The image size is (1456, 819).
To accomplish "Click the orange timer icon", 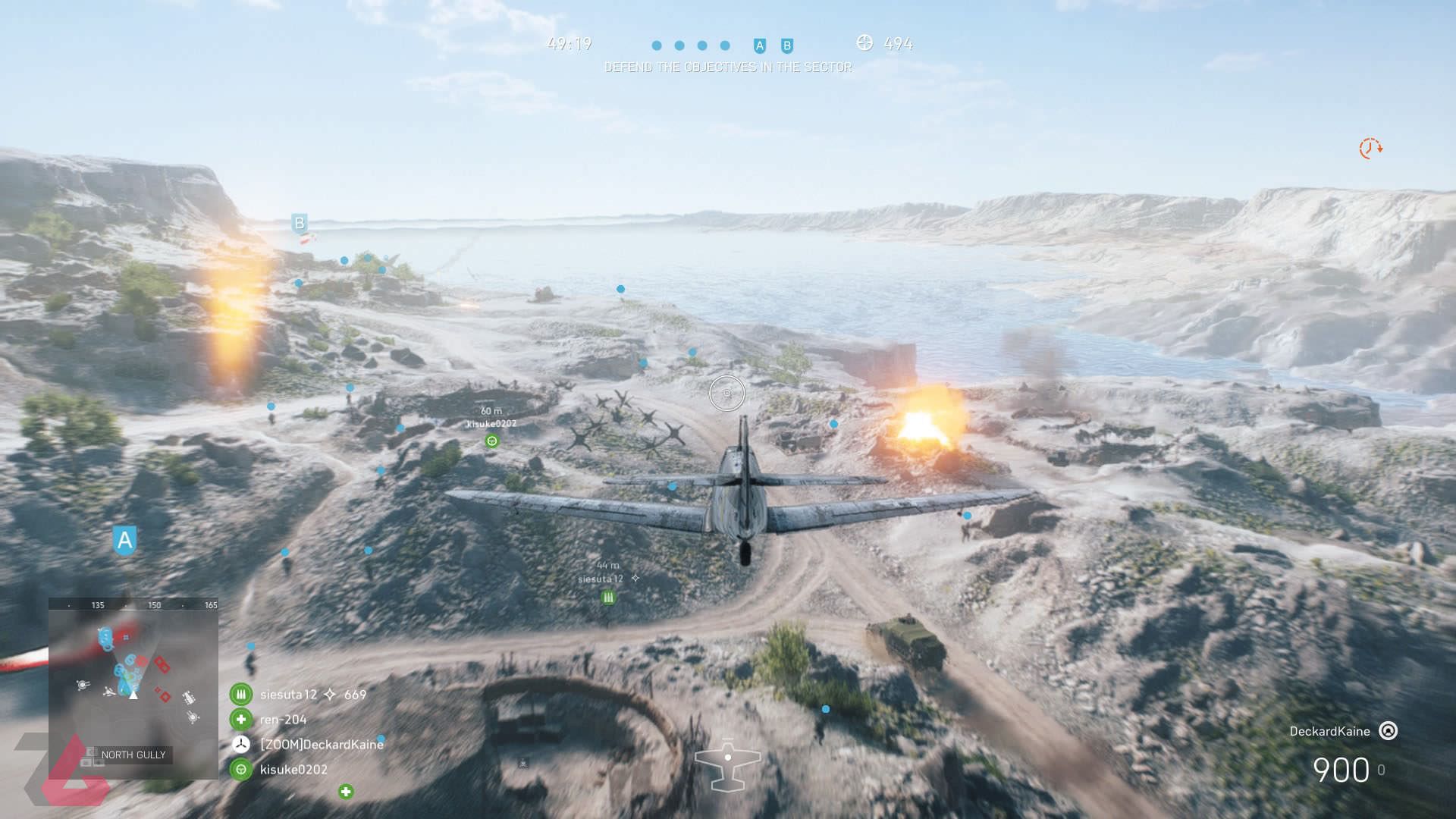I will tap(1370, 148).
